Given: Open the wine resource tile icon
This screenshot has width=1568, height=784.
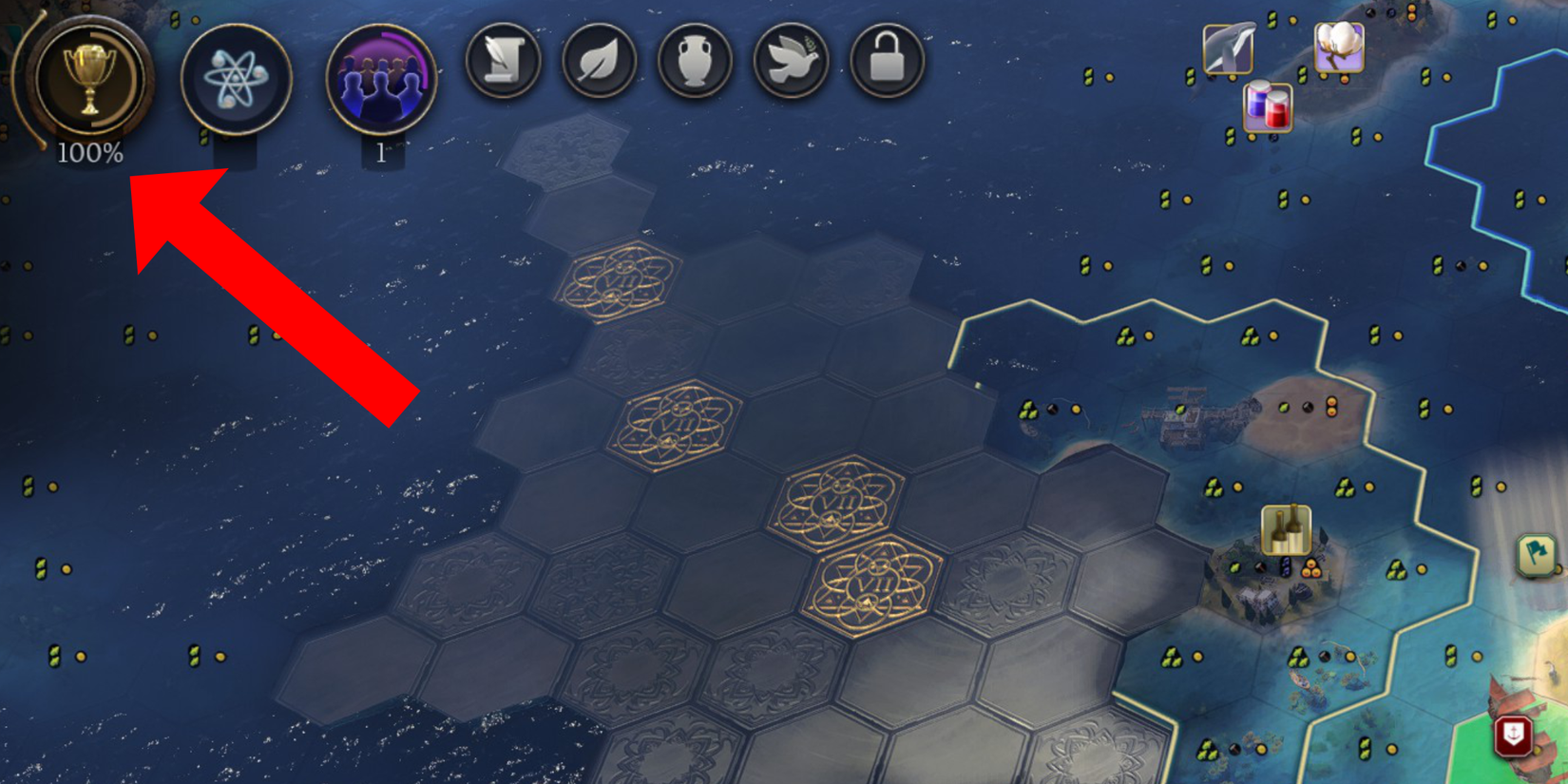Looking at the screenshot, I should pyautogui.click(x=1286, y=527).
